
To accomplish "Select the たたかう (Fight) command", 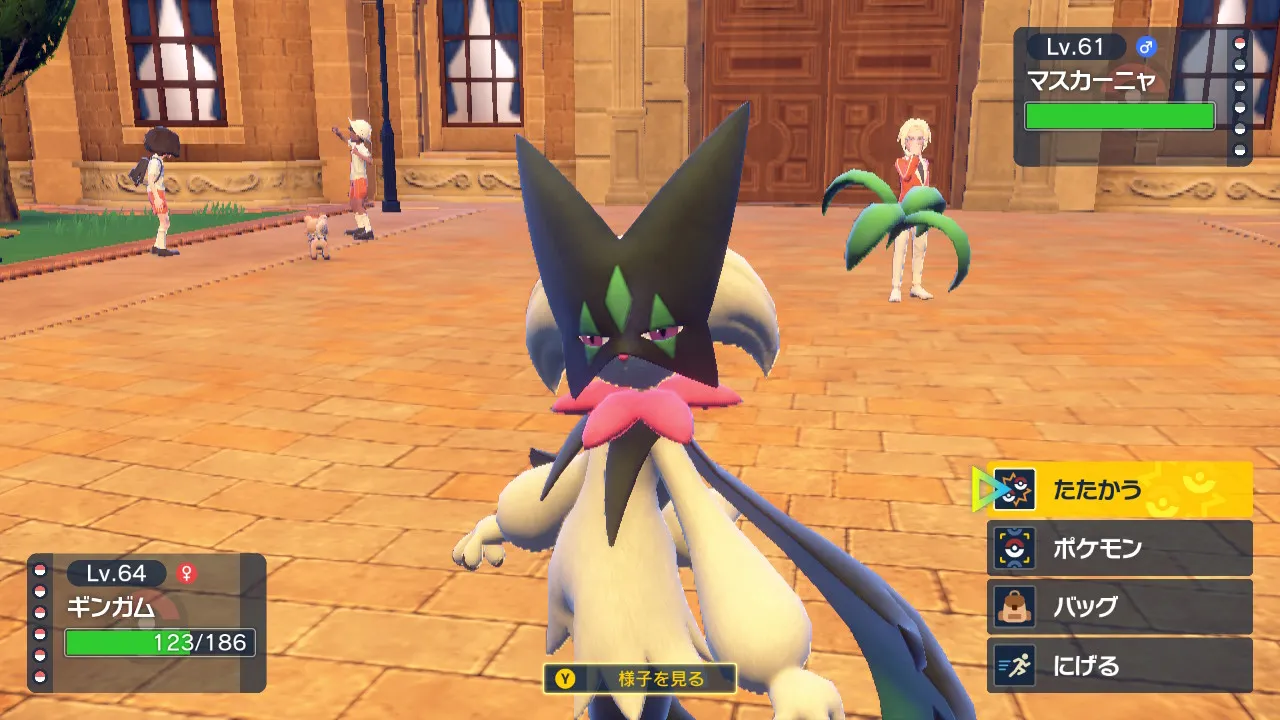I will click(x=1120, y=490).
